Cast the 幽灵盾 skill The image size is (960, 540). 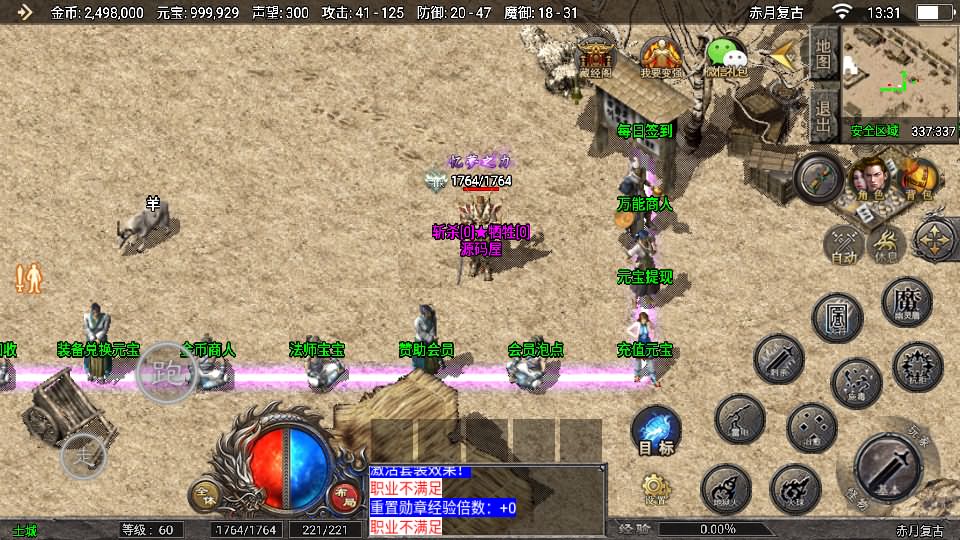click(x=907, y=302)
